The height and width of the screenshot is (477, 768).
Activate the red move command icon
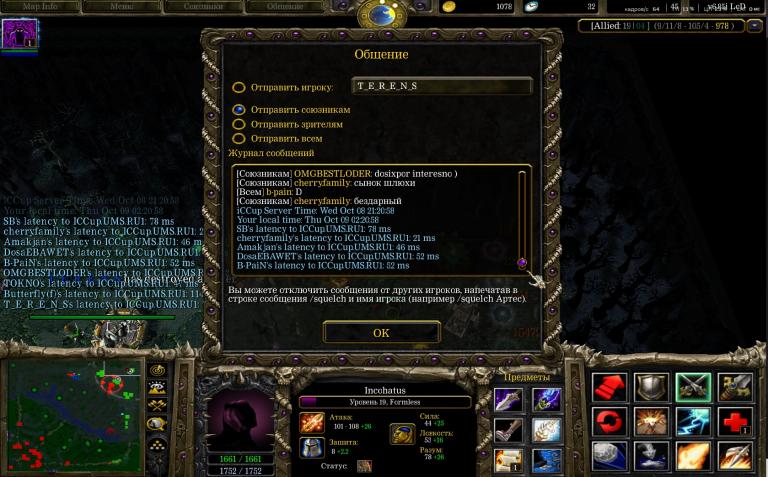click(x=609, y=387)
